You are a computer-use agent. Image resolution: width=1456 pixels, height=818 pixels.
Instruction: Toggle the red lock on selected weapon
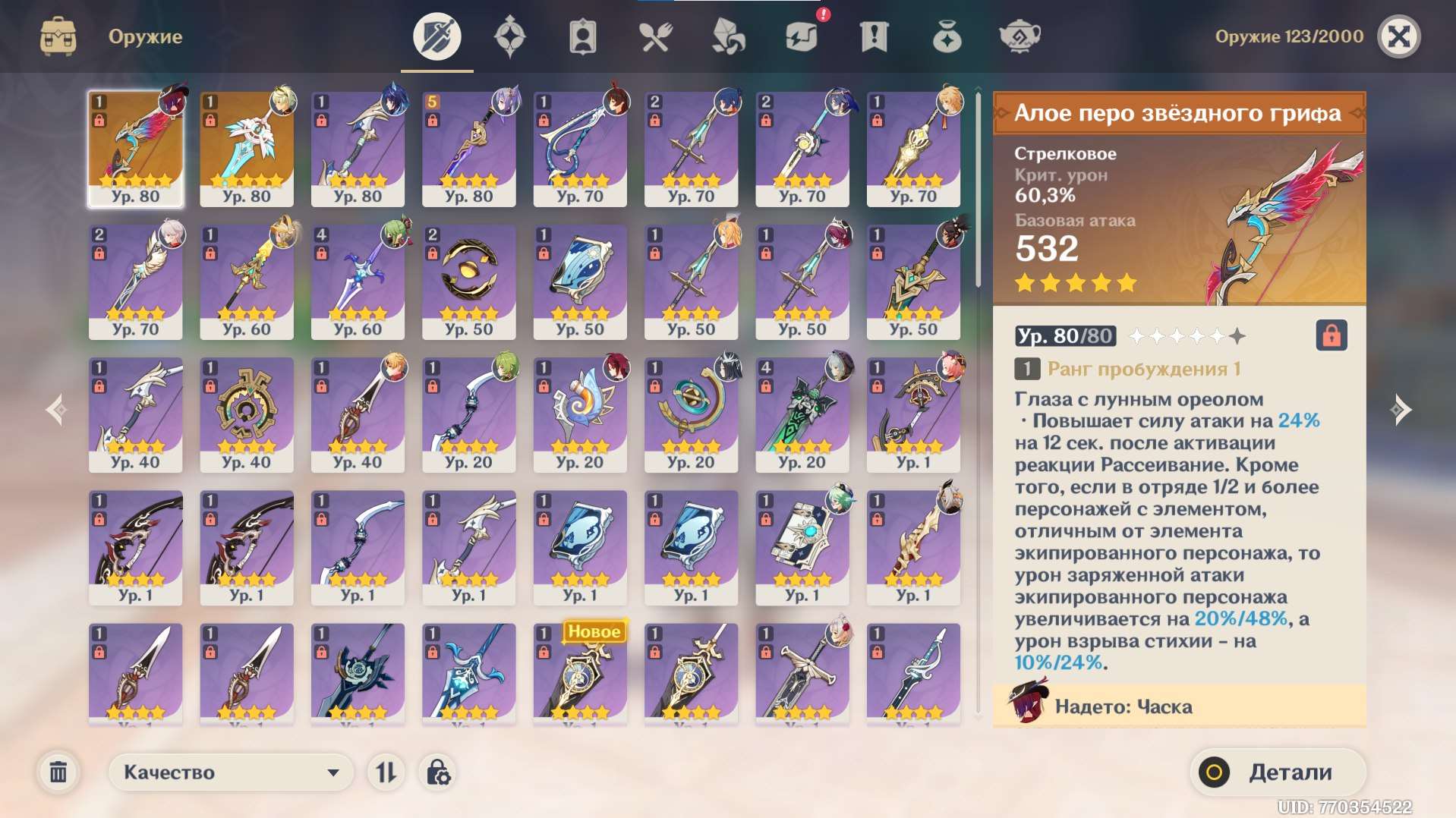pyautogui.click(x=1331, y=335)
